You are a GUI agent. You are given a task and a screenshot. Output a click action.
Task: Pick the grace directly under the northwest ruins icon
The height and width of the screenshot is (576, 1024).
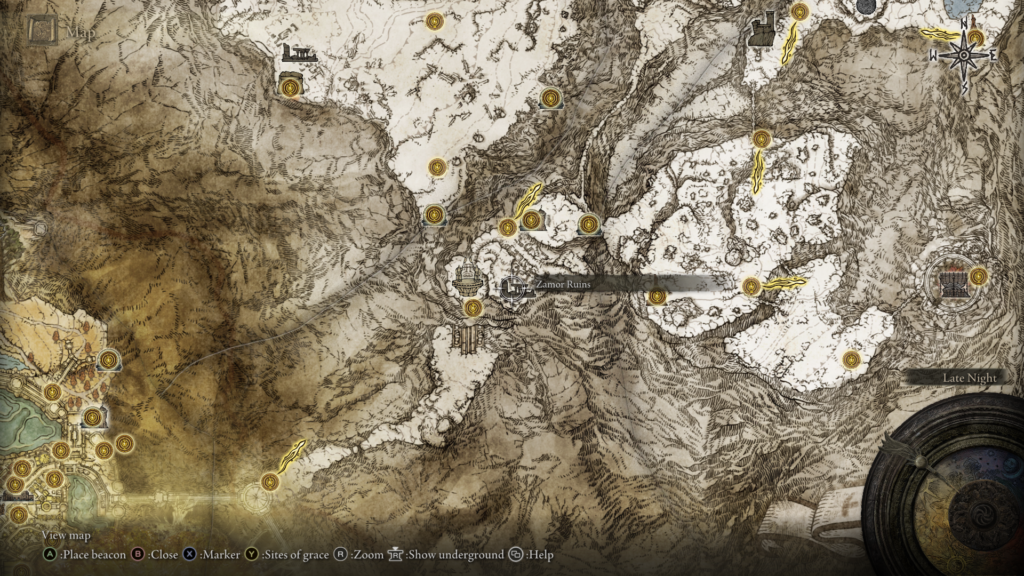tap(292, 87)
